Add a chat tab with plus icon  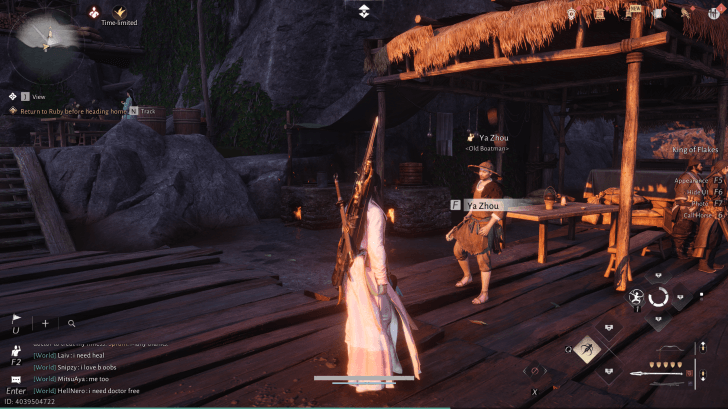pos(45,324)
